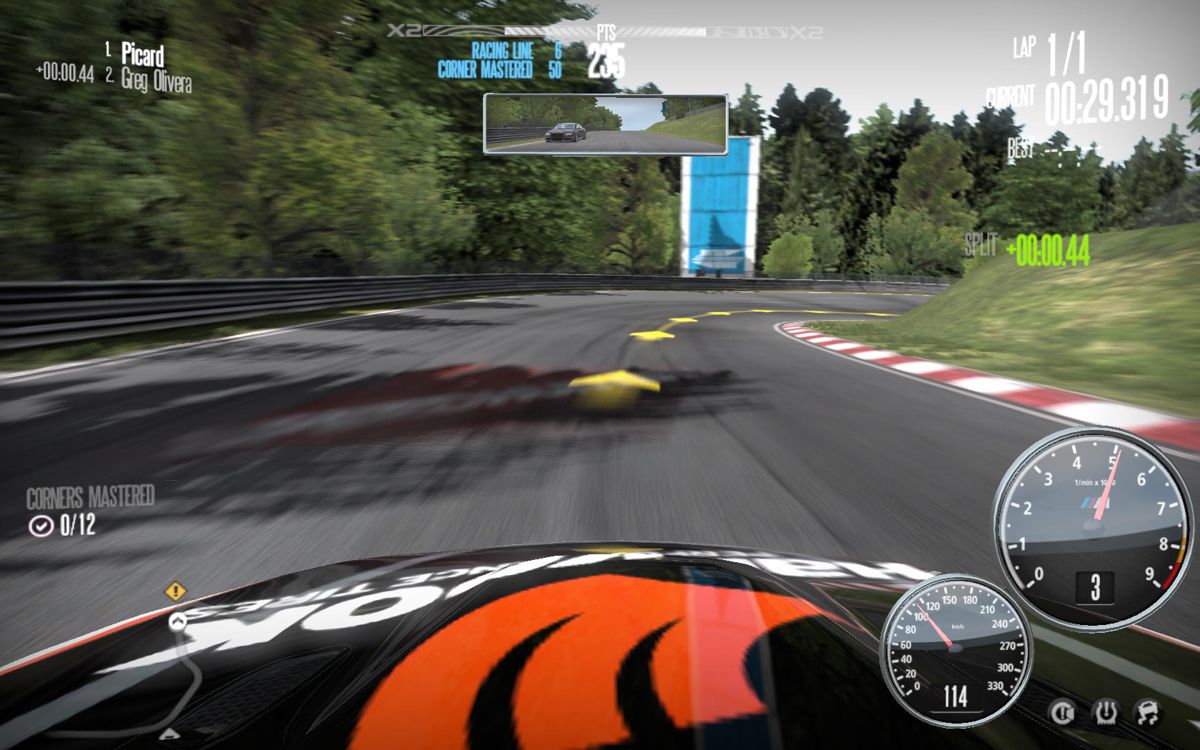Click the rear-view mirror display
This screenshot has height=750, width=1200.
(605, 124)
